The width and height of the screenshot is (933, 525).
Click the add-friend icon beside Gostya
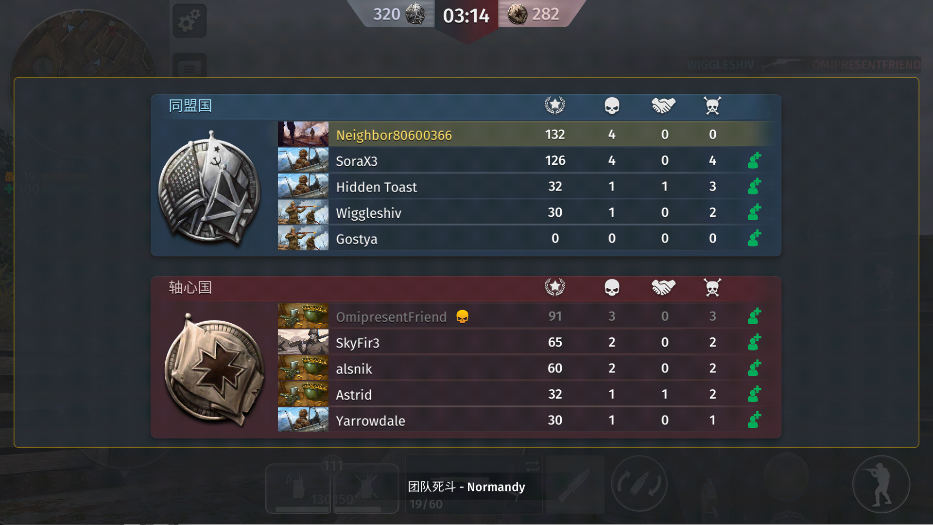(755, 239)
